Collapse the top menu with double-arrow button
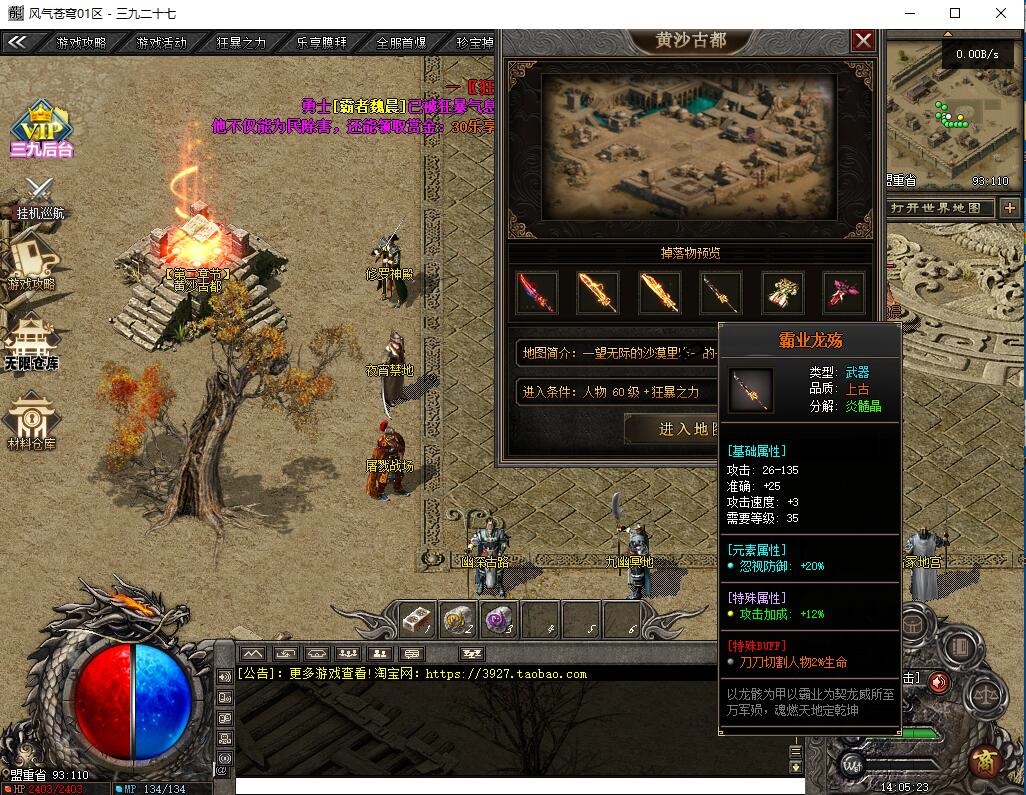The width and height of the screenshot is (1026, 795). click(x=16, y=42)
